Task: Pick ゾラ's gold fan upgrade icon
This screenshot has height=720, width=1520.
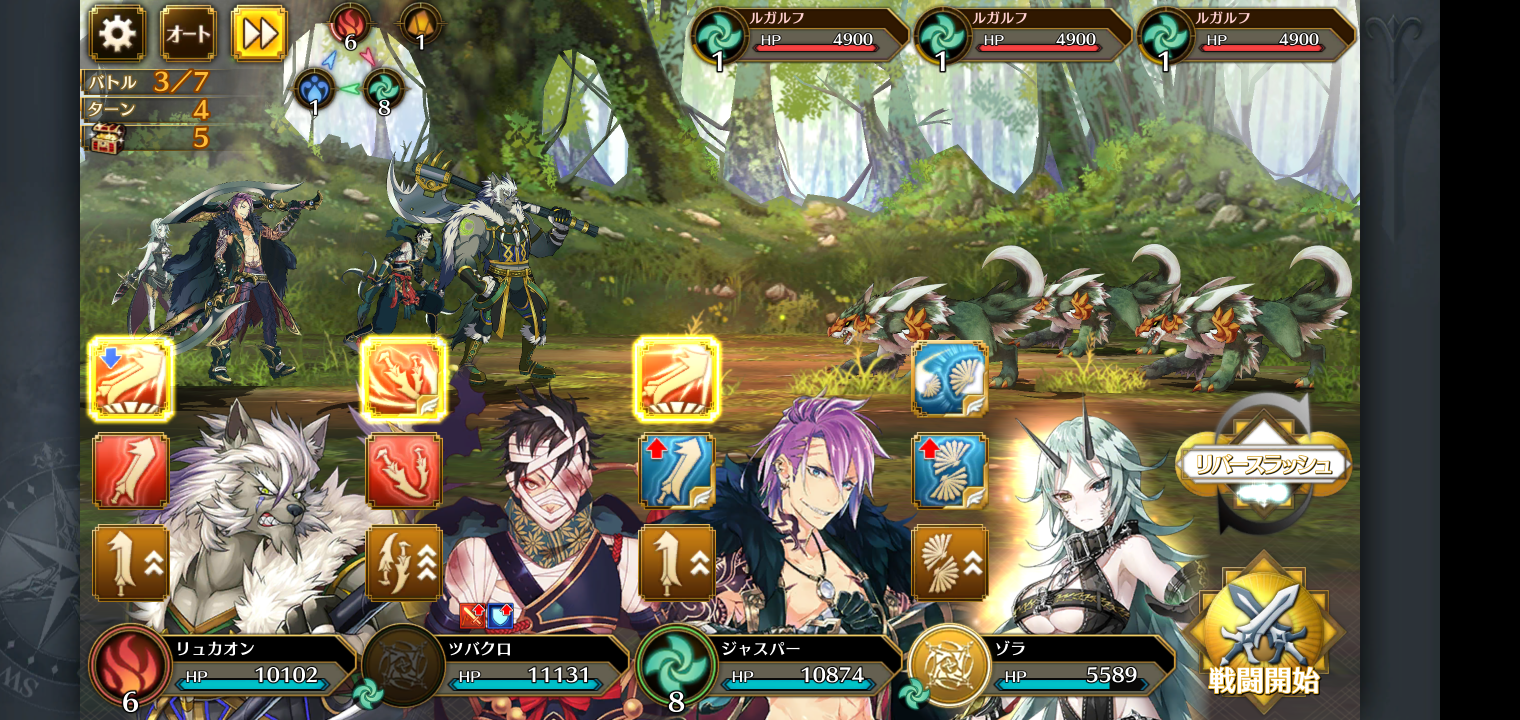Action: [950, 563]
